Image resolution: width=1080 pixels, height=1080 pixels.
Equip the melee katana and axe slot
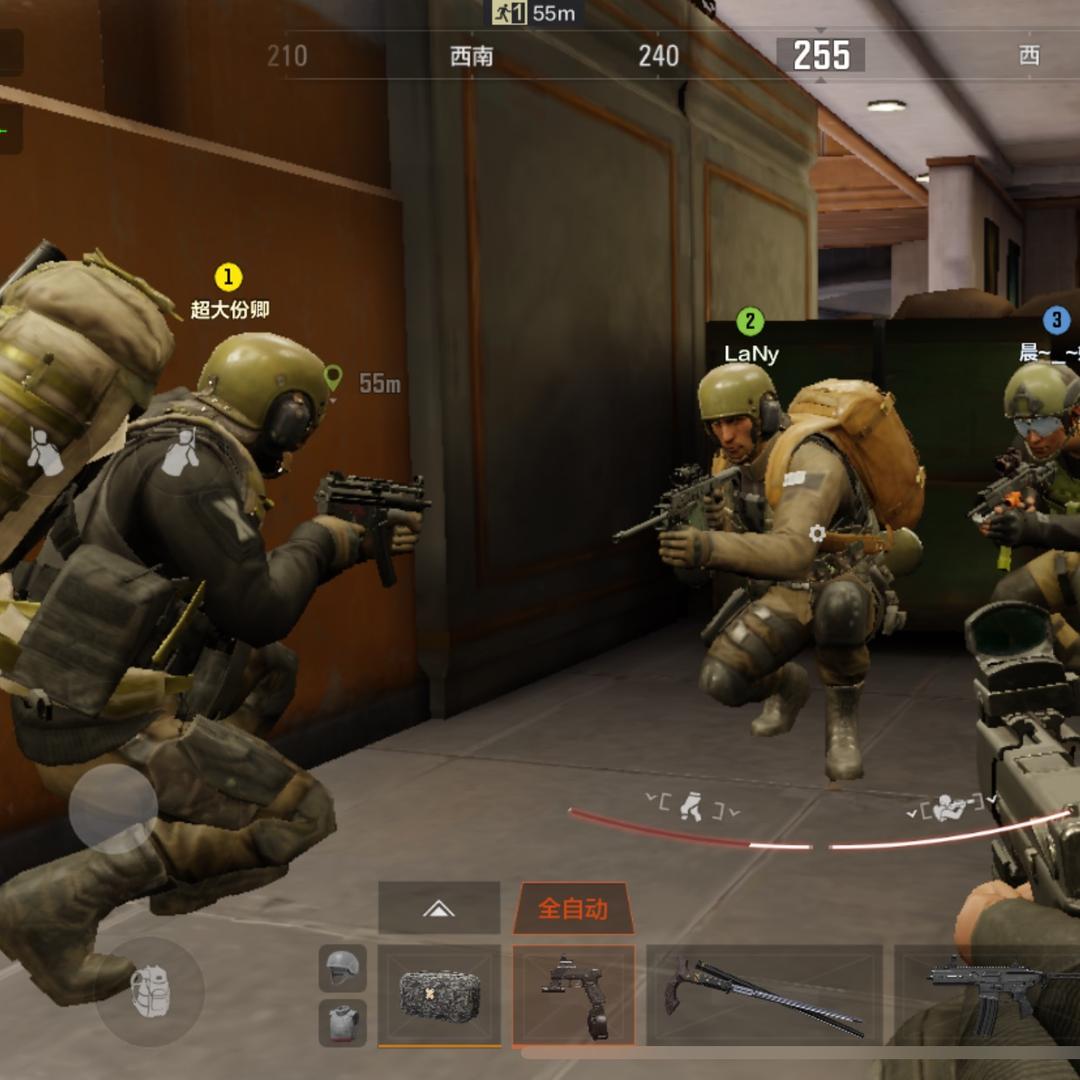pyautogui.click(x=764, y=995)
